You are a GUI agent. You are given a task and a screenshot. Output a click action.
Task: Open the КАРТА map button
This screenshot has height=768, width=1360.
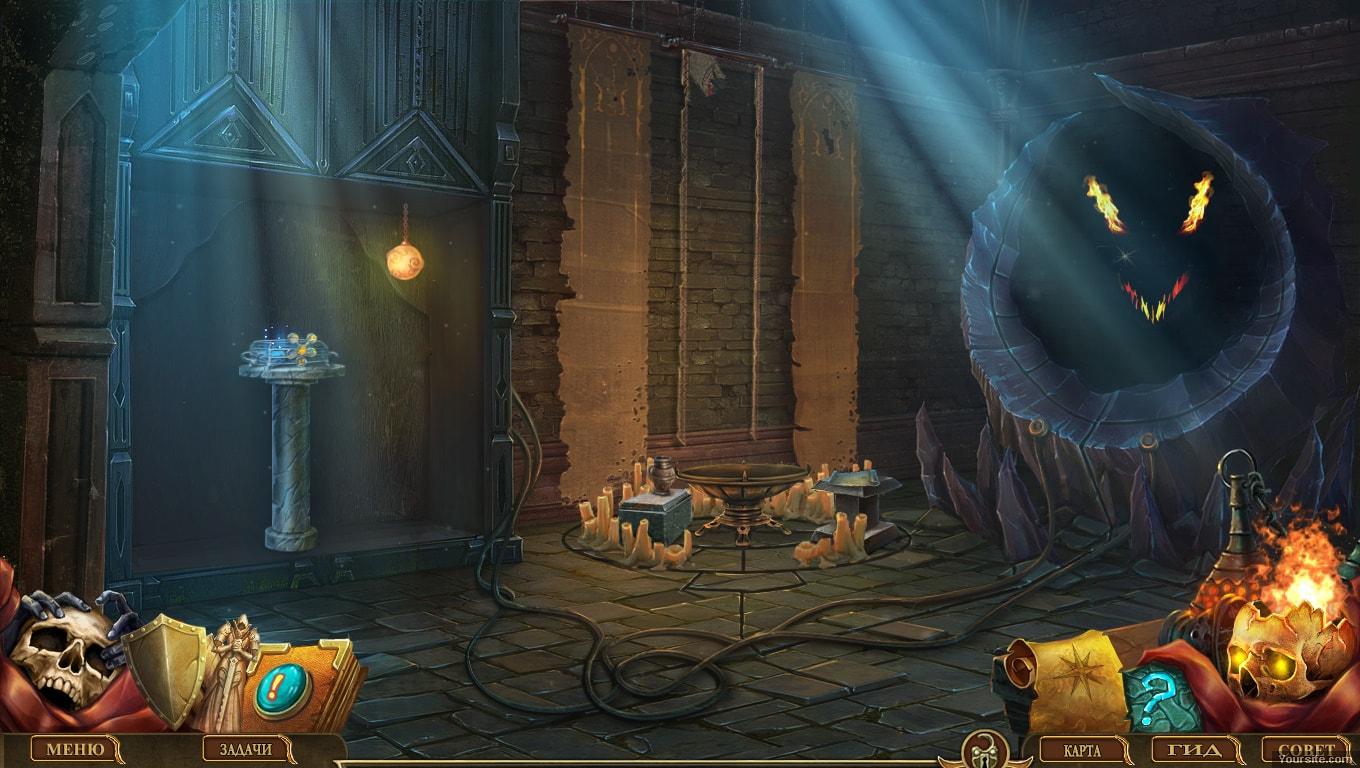click(1084, 750)
